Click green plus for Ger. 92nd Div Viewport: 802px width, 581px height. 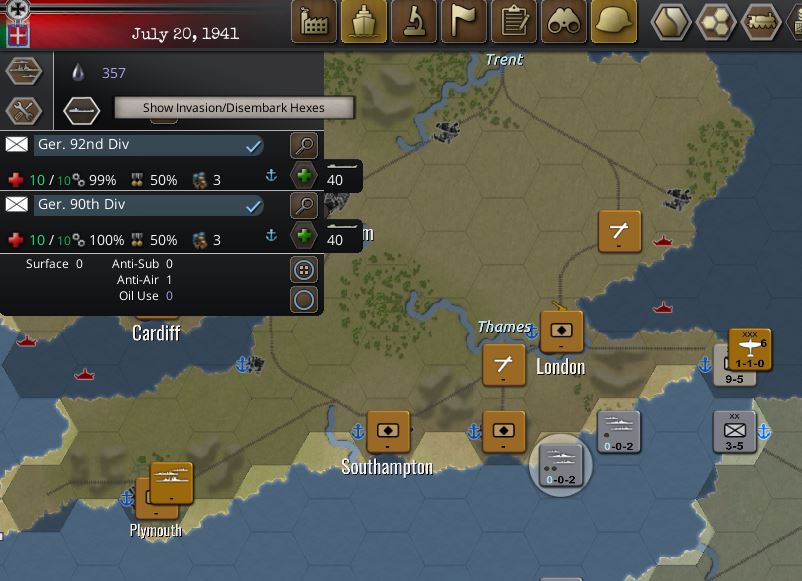point(304,177)
